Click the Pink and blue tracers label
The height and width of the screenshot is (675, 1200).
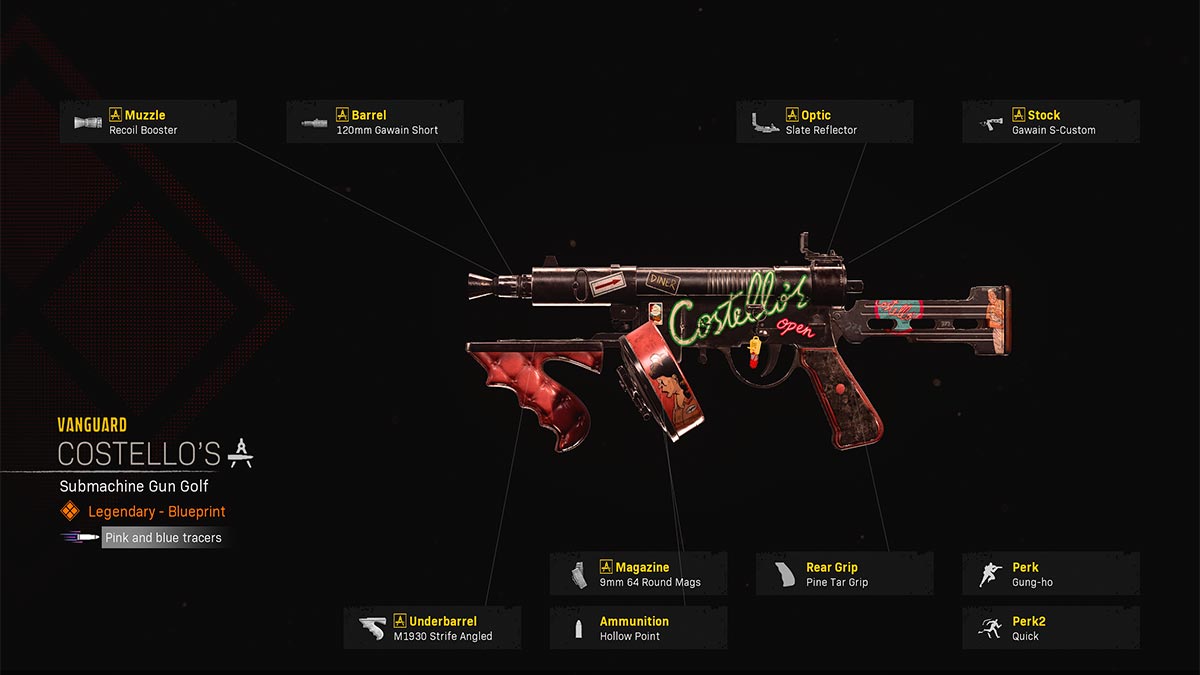[162, 537]
